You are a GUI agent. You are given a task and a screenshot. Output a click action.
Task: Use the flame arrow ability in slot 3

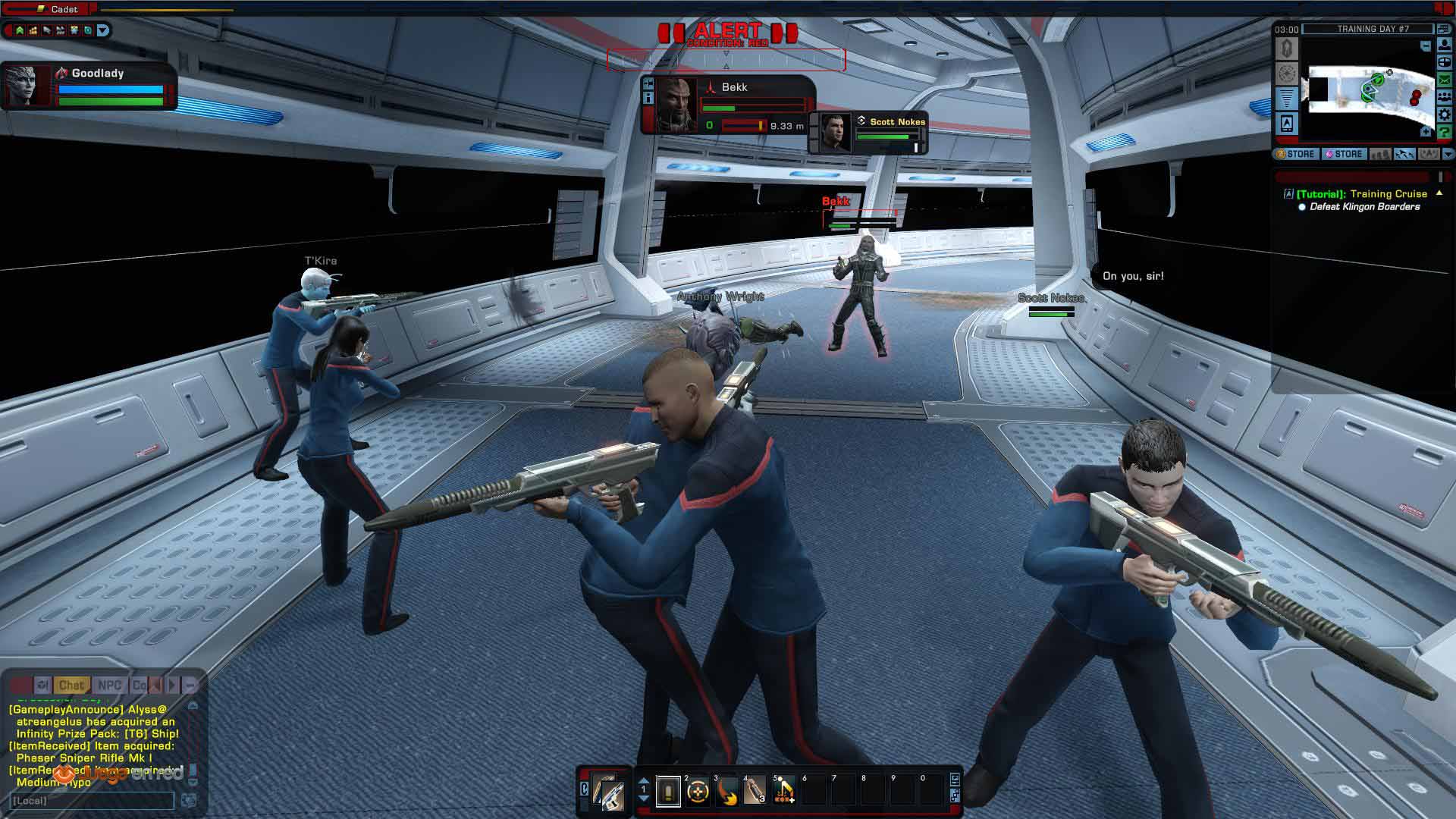coord(726,792)
